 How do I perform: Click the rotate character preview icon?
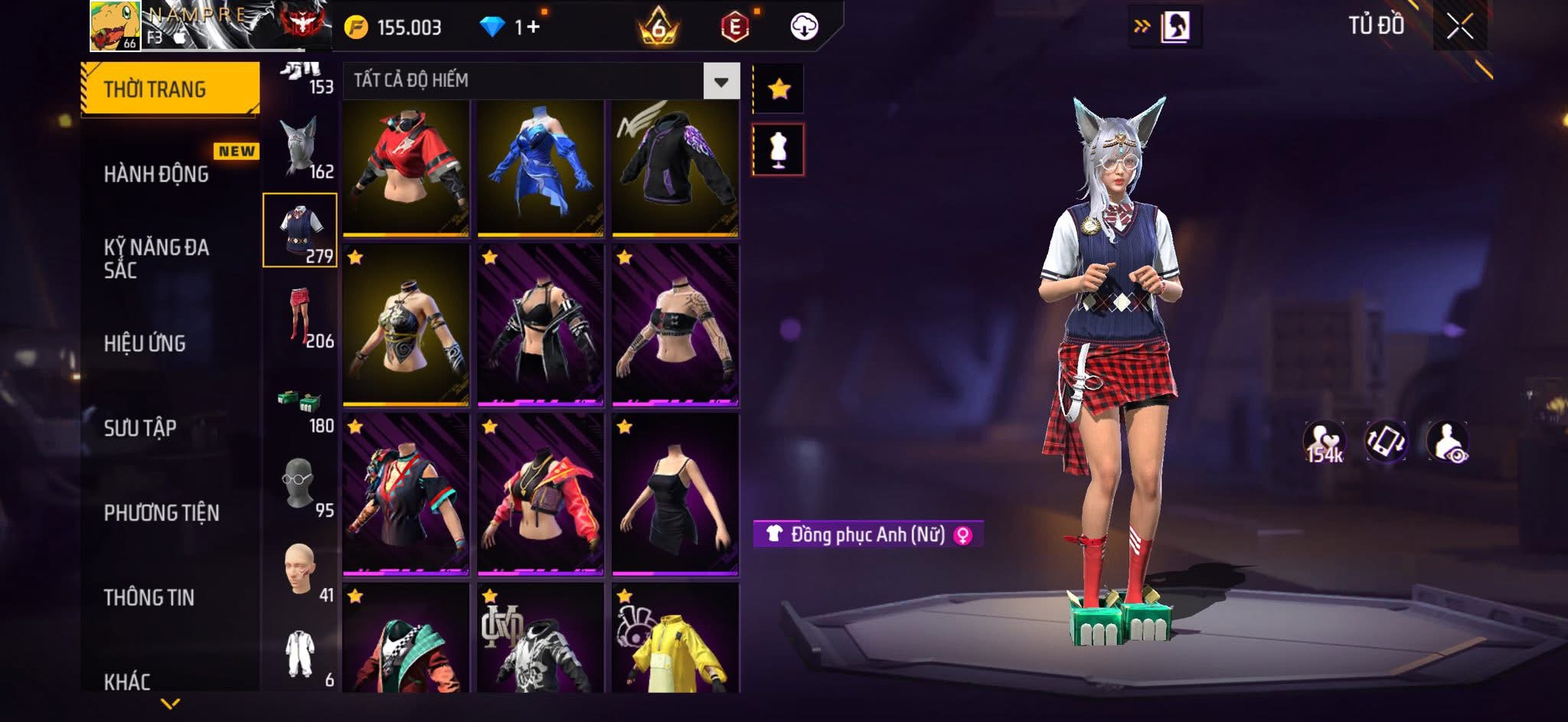1386,442
